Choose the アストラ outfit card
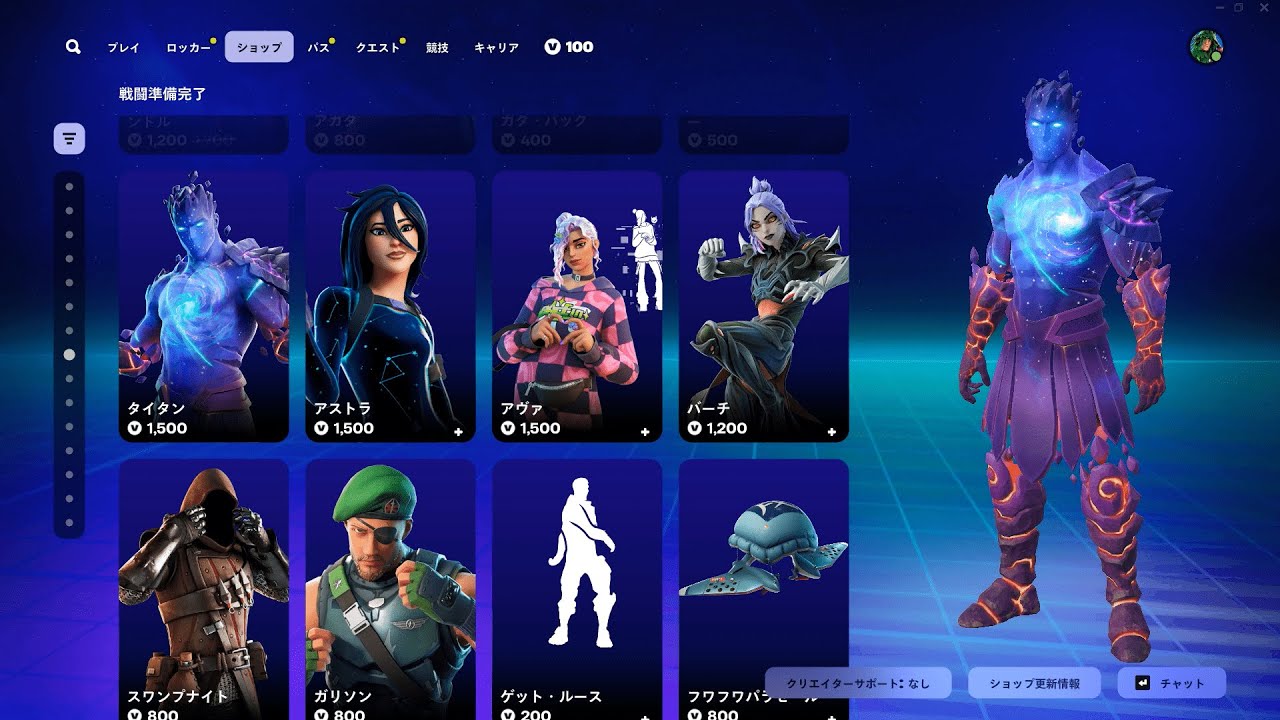 390,306
